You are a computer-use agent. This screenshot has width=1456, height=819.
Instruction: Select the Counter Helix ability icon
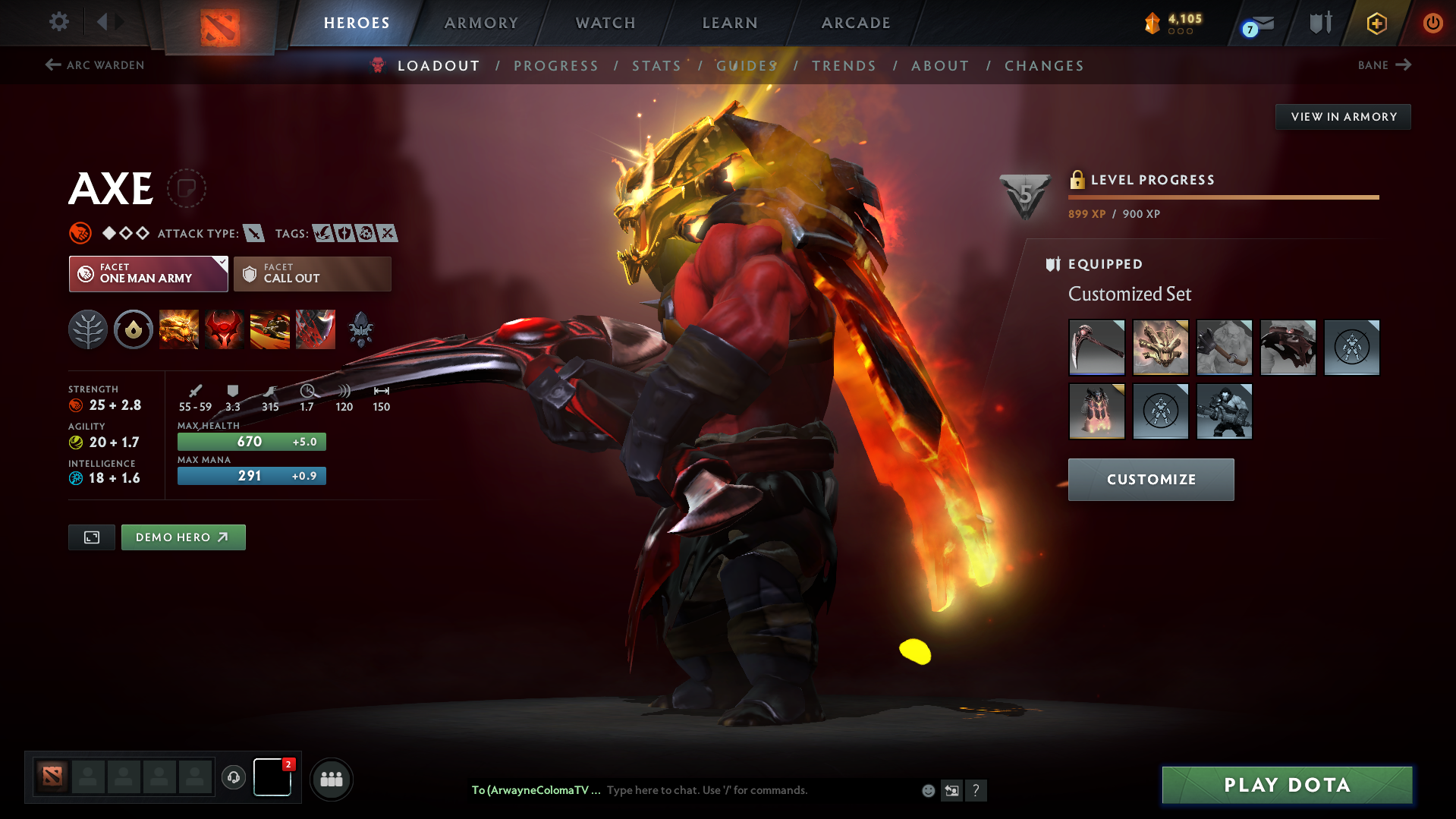click(x=270, y=329)
